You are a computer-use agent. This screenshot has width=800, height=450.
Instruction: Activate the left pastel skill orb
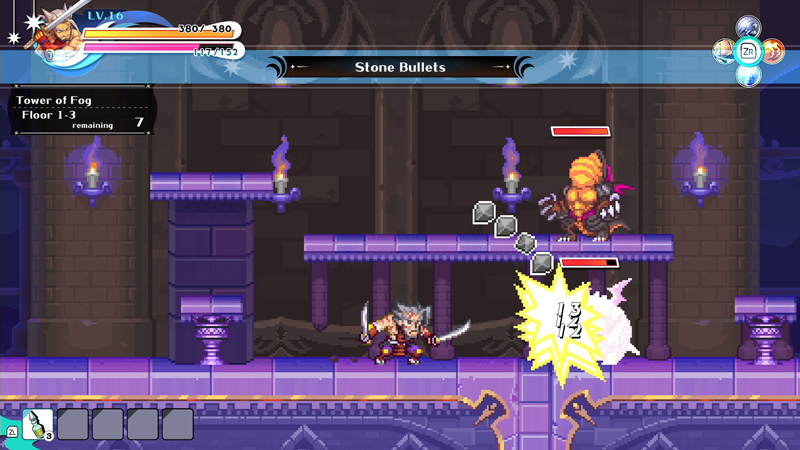tap(724, 50)
